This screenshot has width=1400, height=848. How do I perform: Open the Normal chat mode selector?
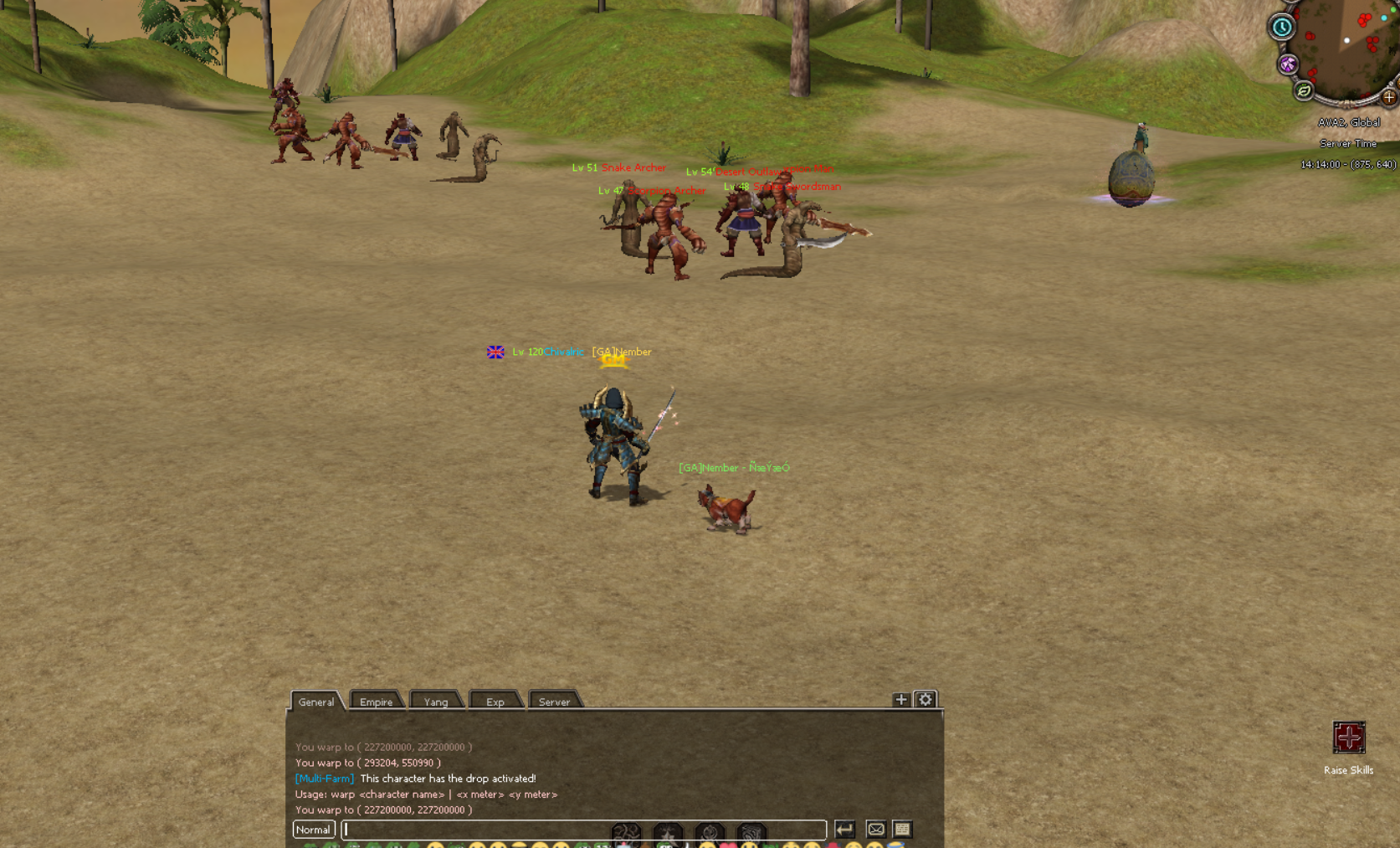coord(312,830)
